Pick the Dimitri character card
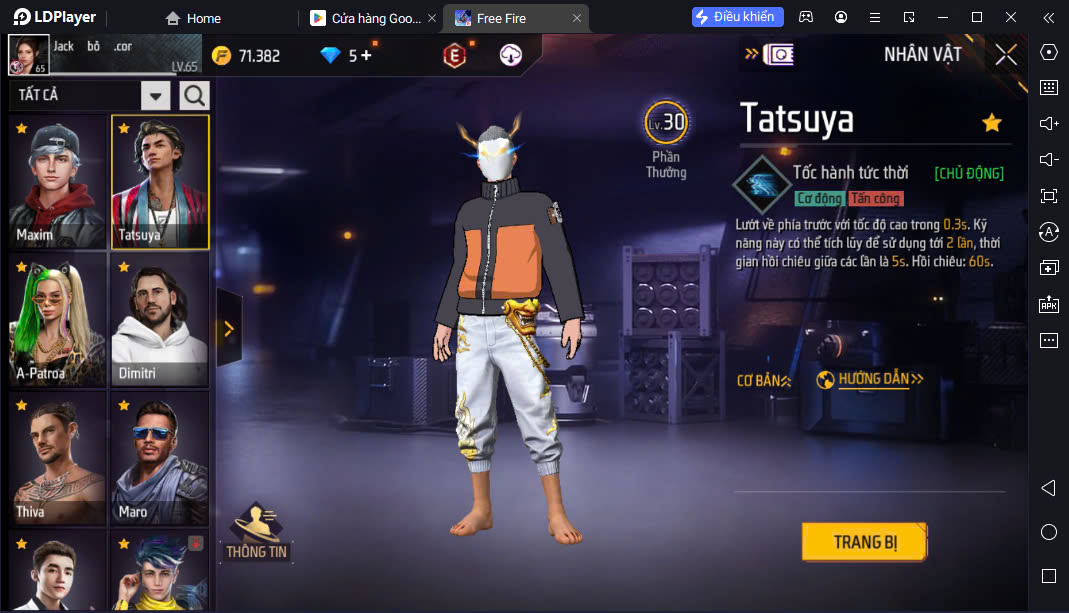The image size is (1069, 613). point(159,320)
